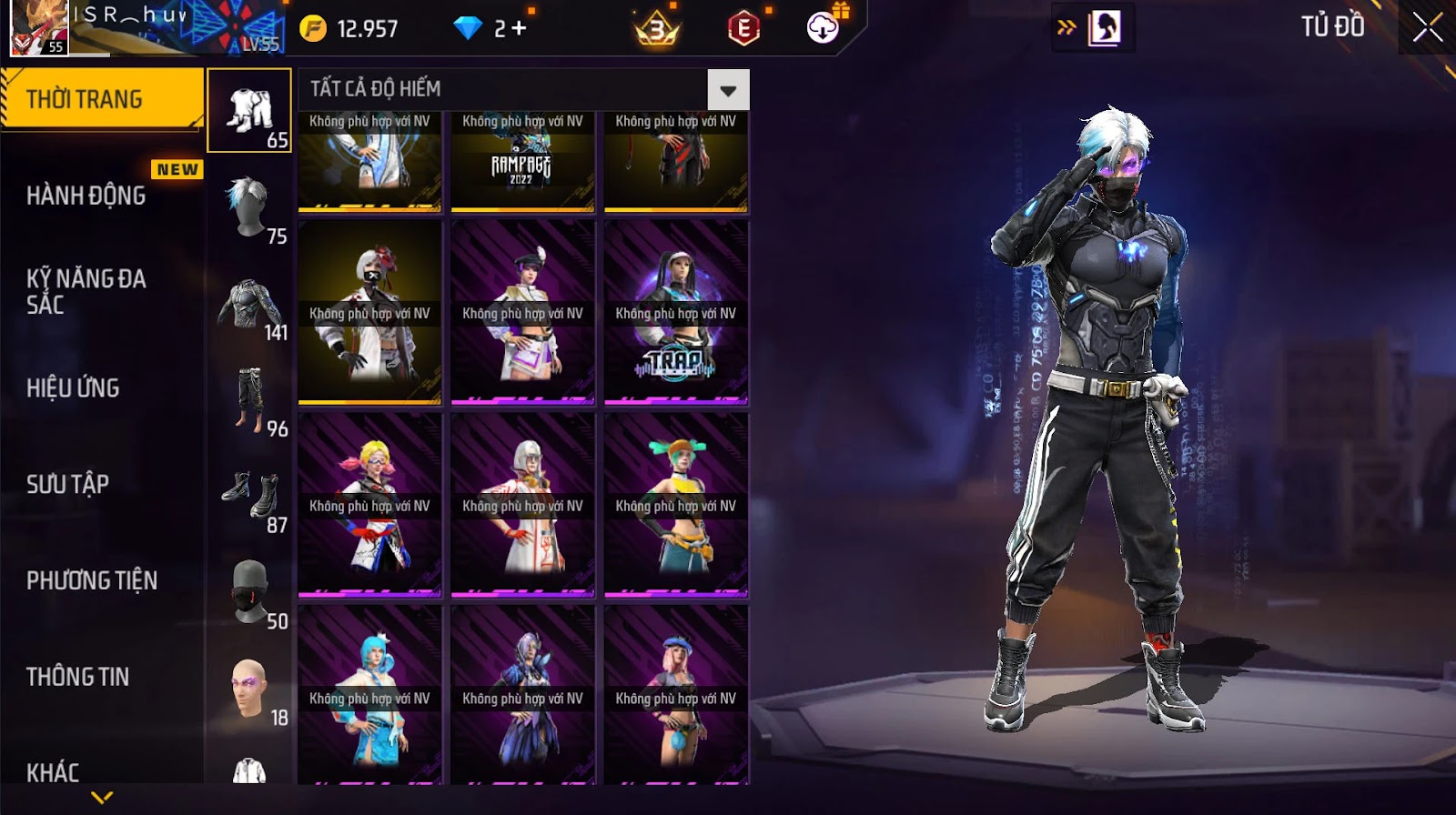Open the pants category with 96 items
Screen dimensions: 1456x815
[249, 400]
